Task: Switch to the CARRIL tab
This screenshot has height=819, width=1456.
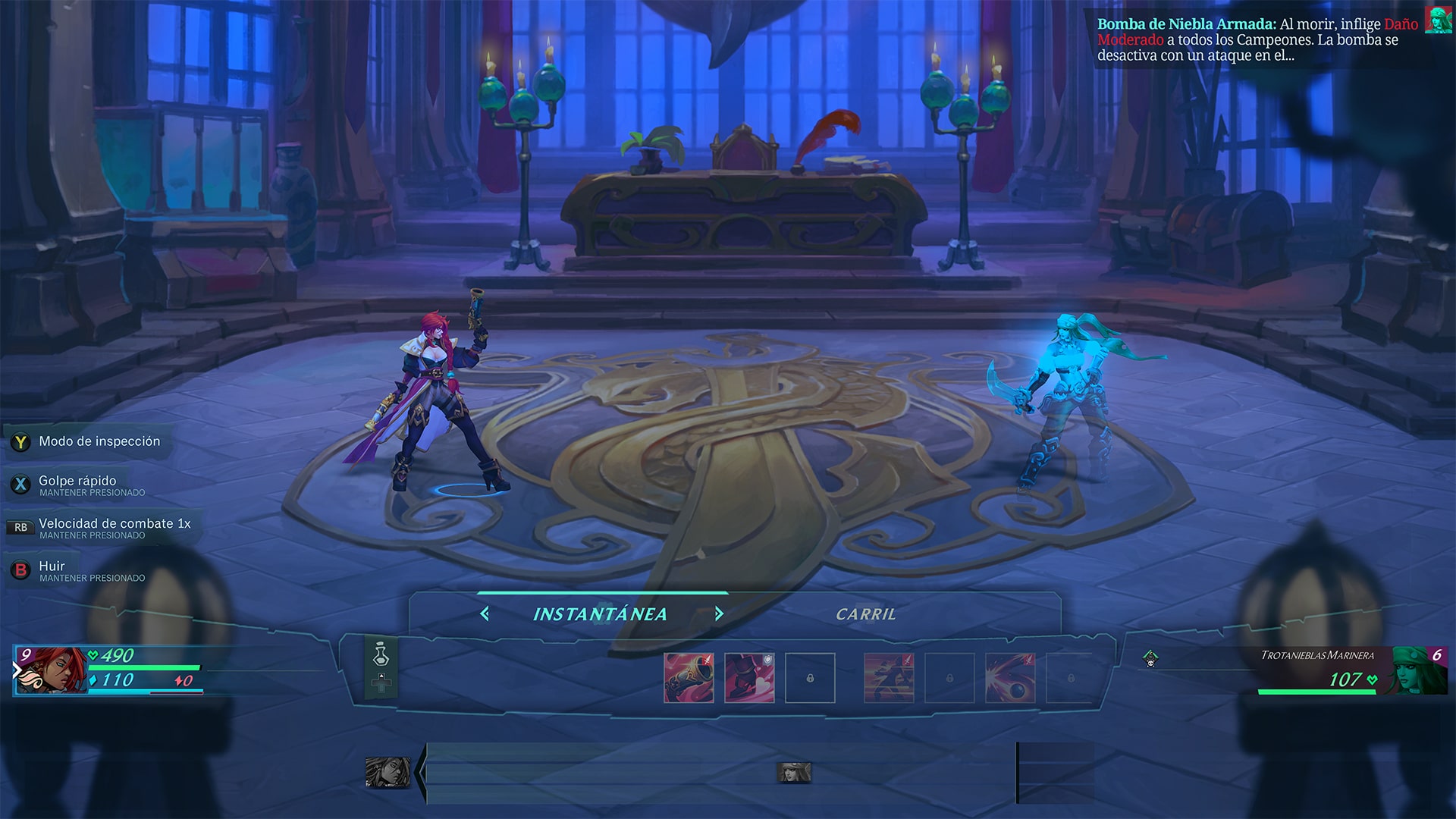Action: tap(866, 614)
